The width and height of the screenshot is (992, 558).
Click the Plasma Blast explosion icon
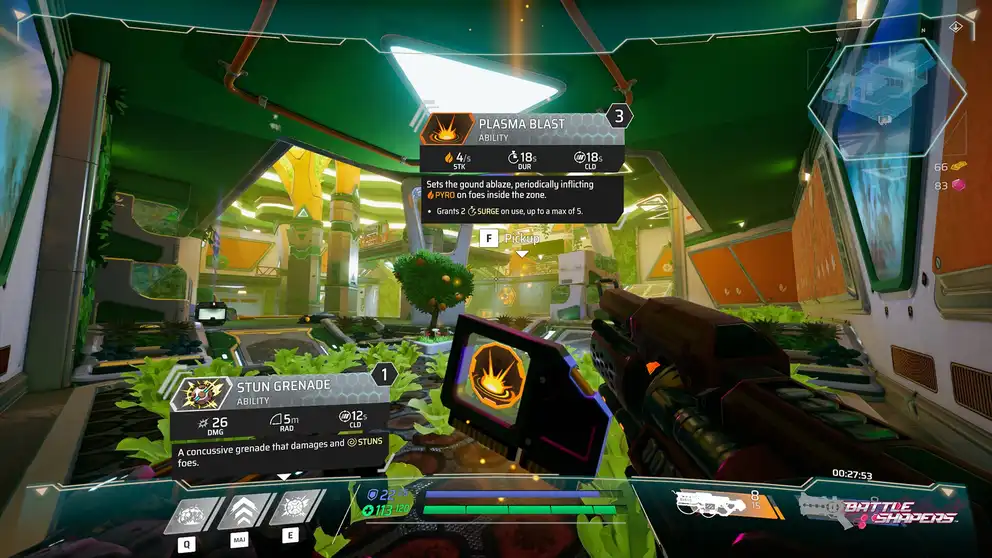click(x=445, y=131)
